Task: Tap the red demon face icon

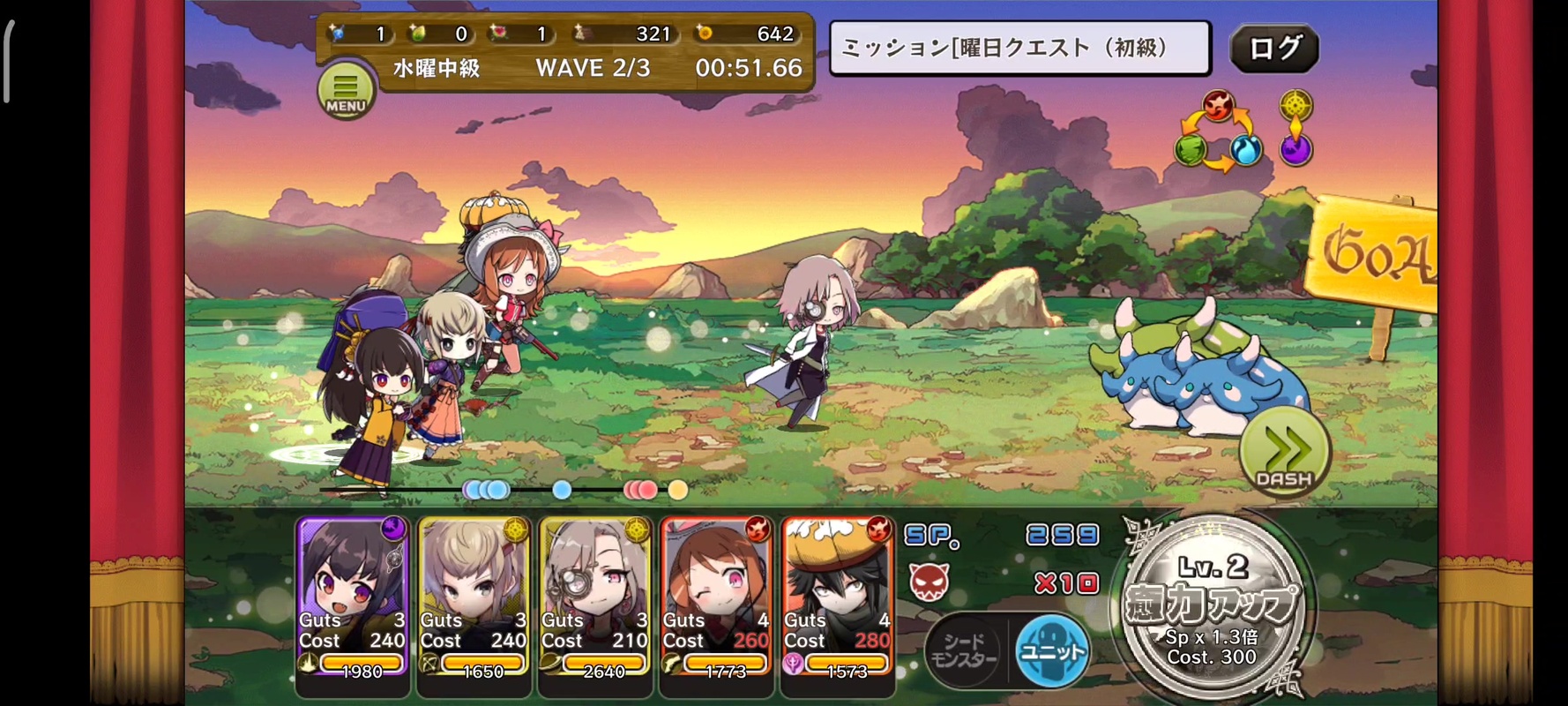Action: tap(929, 582)
